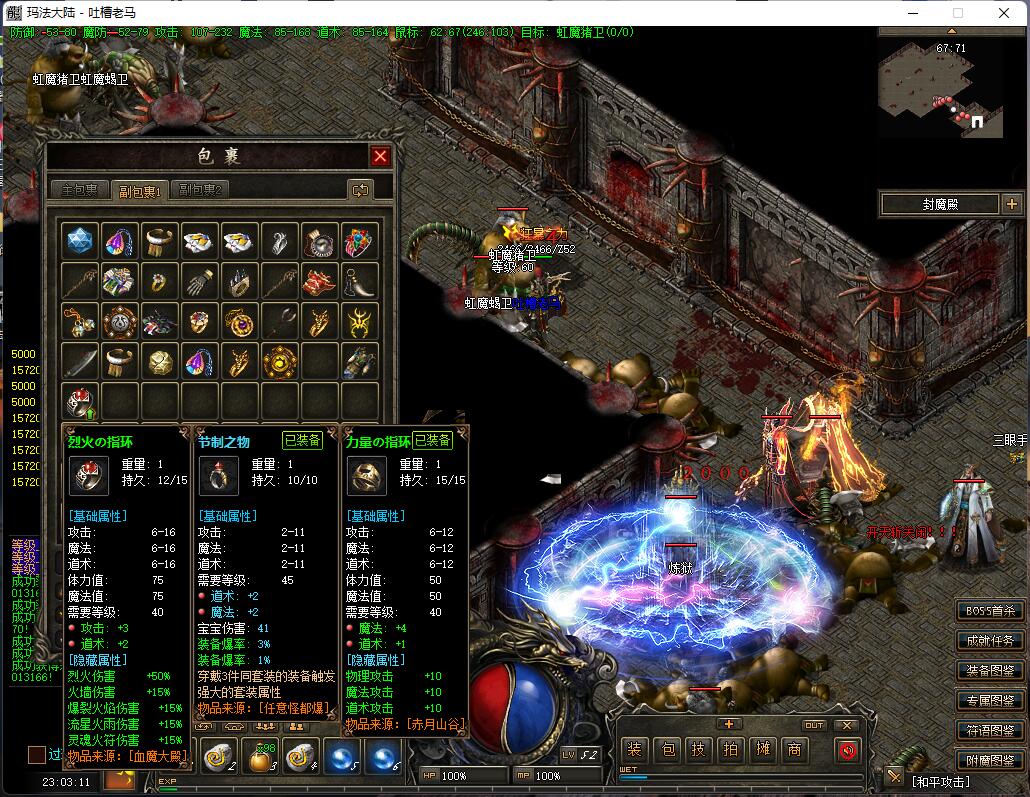Select the skeletal gauntlet item slot
The height and width of the screenshot is (797, 1030).
pos(200,281)
